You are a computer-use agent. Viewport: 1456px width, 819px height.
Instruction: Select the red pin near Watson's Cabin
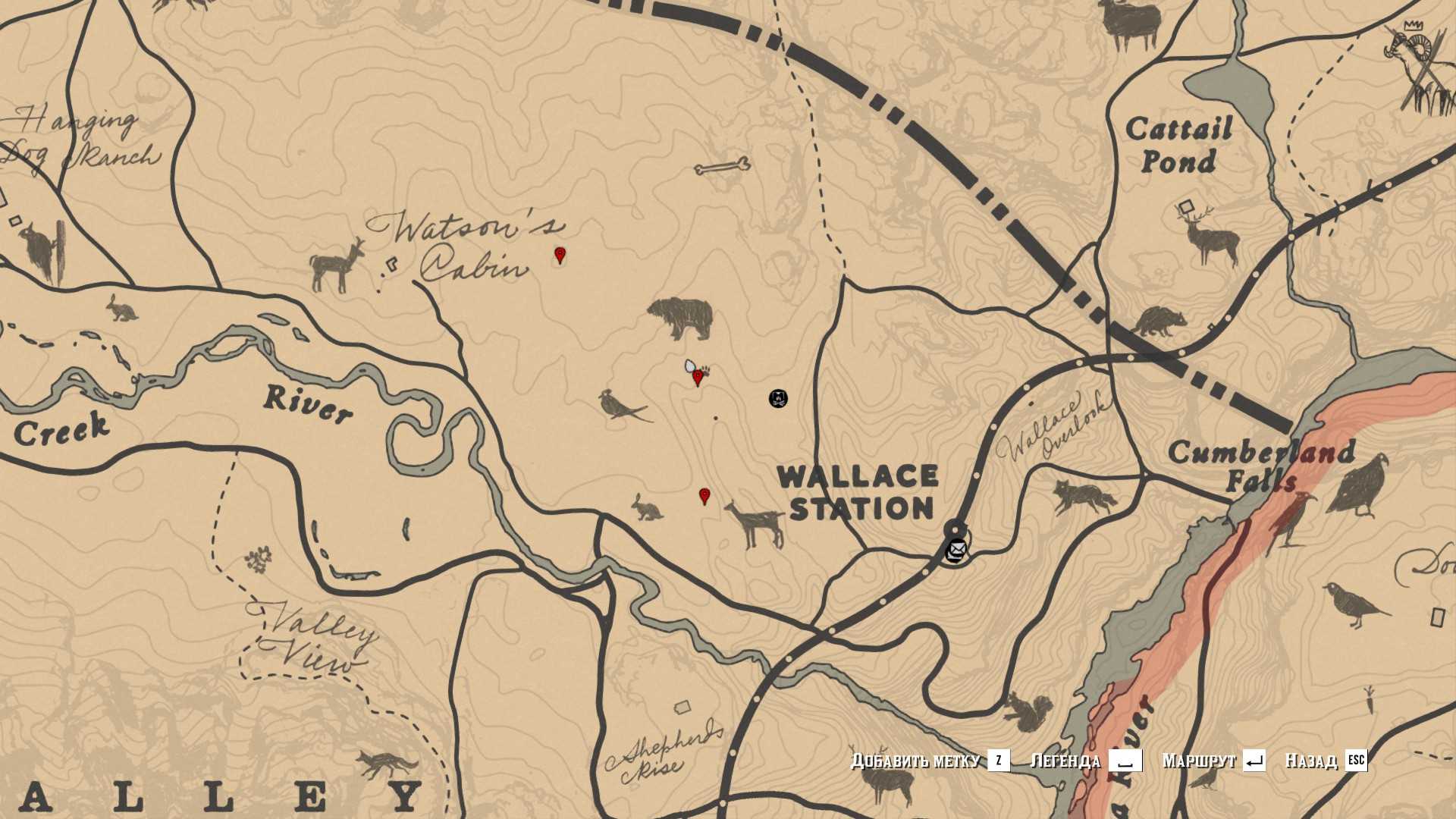pos(560,255)
